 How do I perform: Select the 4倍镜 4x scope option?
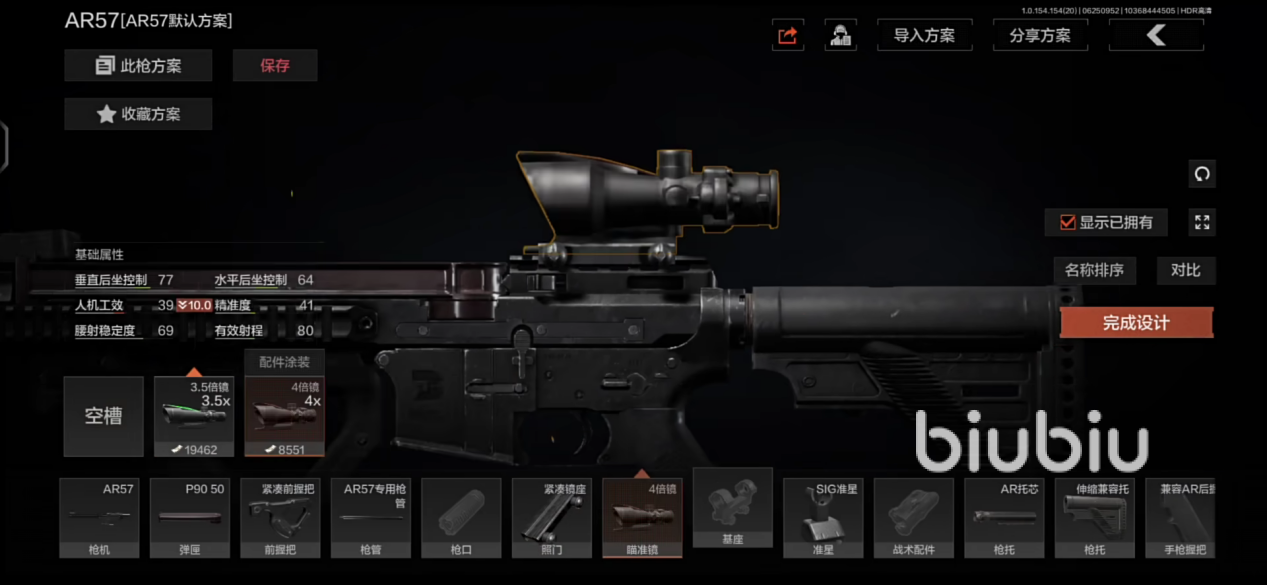coord(284,417)
